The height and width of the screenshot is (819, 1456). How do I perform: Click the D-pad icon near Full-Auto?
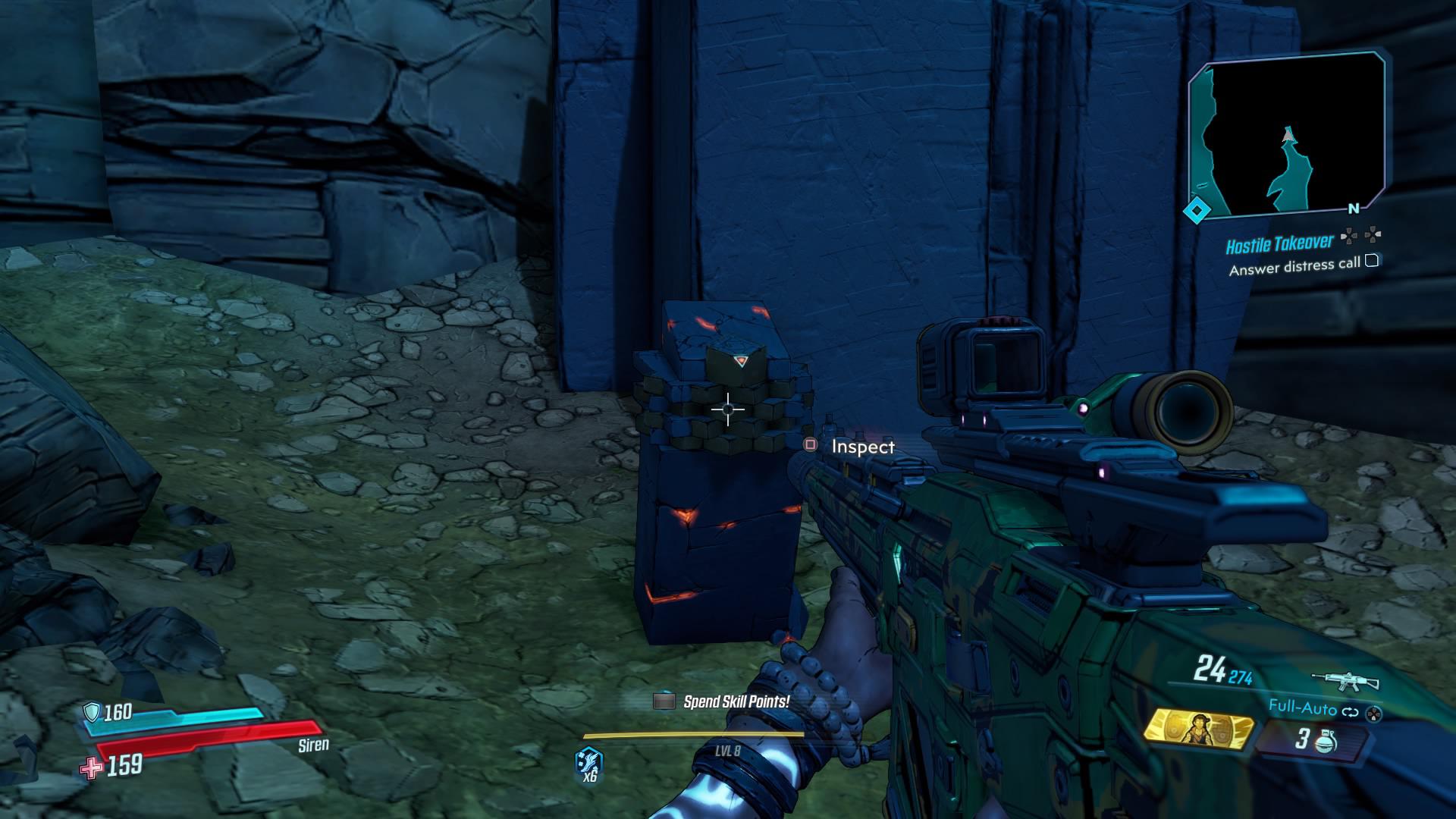pos(1374,714)
